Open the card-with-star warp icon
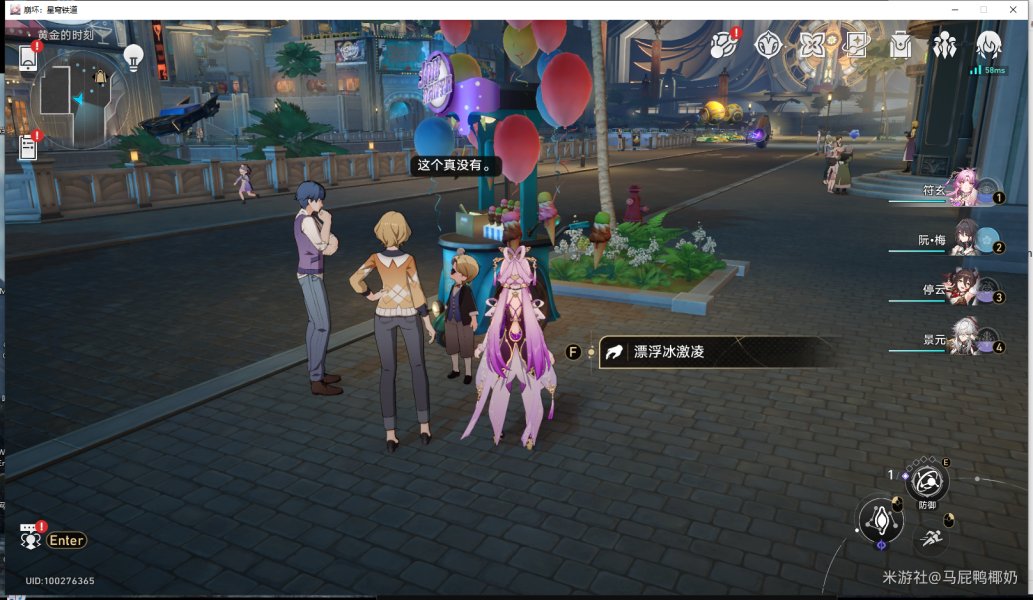1033x600 pixels. click(x=856, y=45)
